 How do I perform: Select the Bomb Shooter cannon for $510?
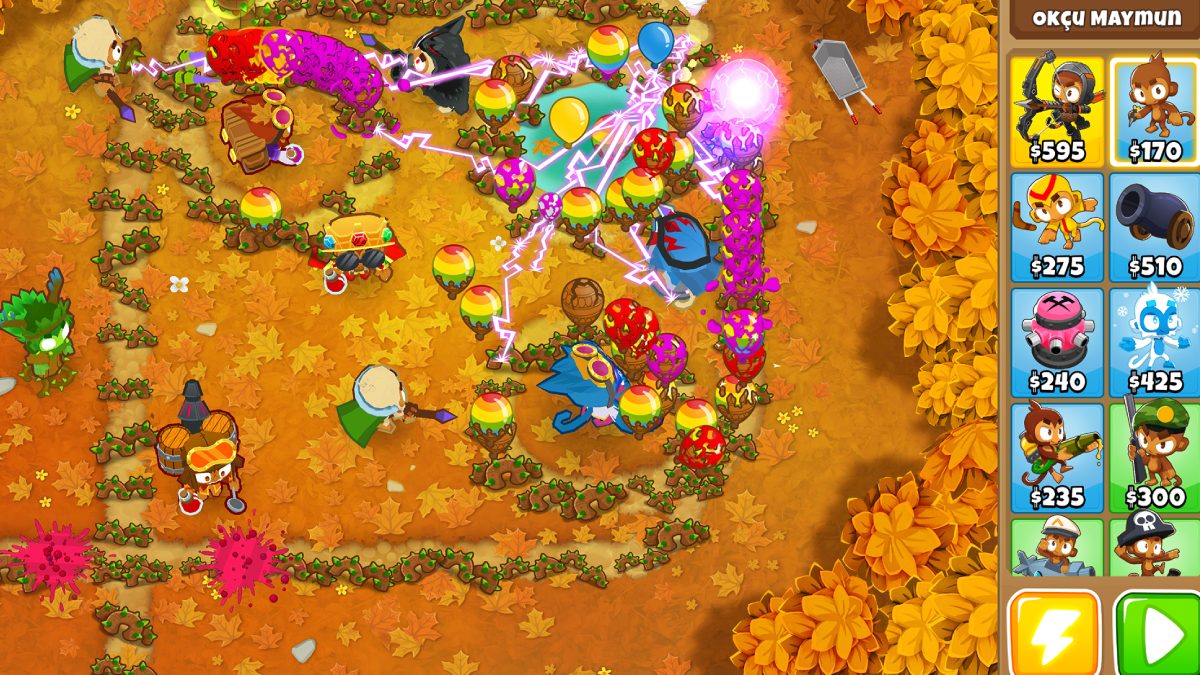pyautogui.click(x=1154, y=226)
